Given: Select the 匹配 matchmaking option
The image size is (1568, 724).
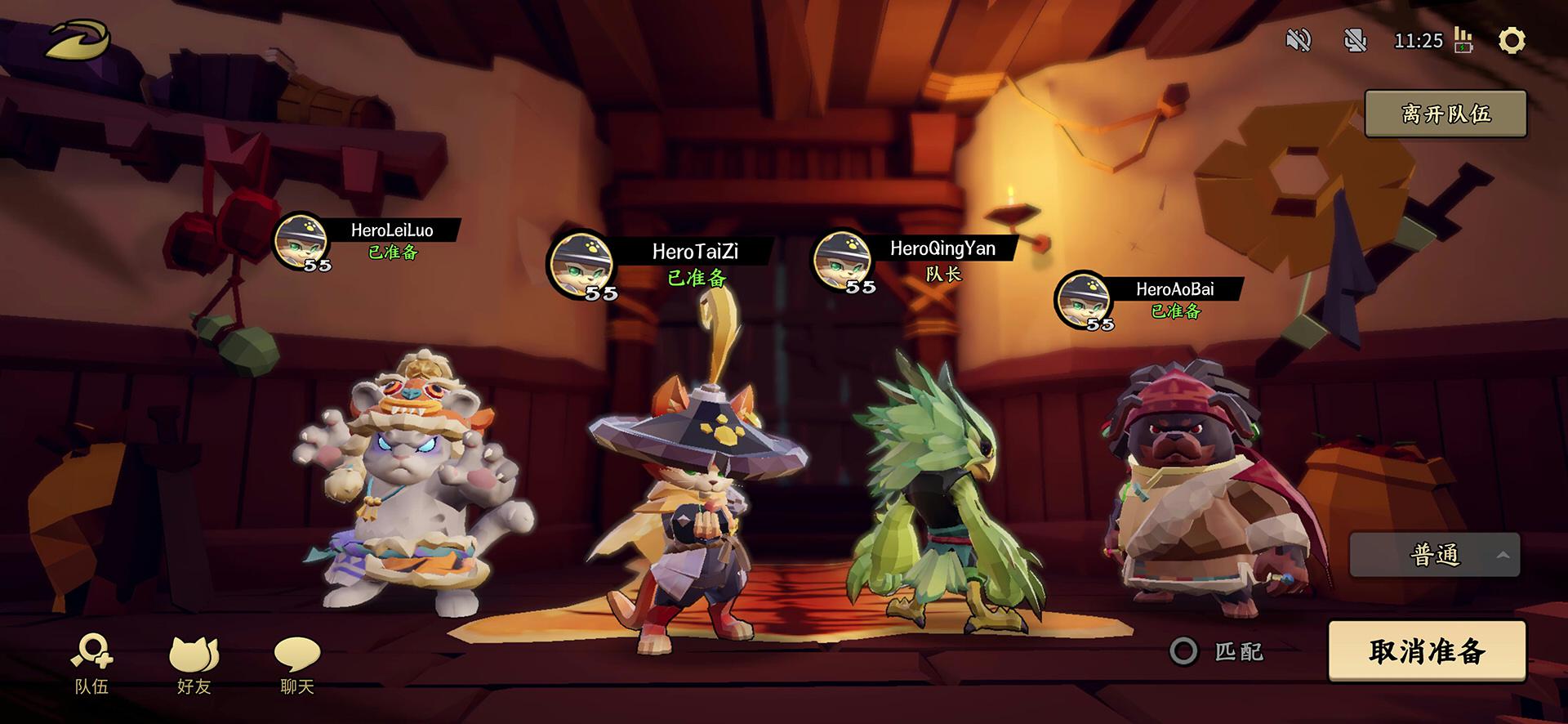Looking at the screenshot, I should click(1184, 651).
